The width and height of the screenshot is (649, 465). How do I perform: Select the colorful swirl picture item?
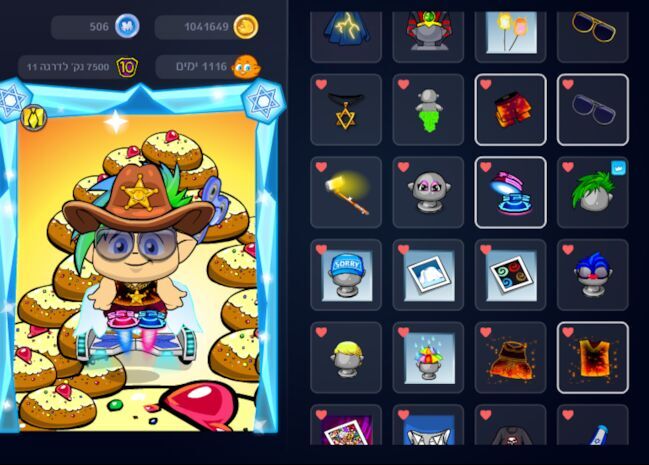click(x=510, y=275)
